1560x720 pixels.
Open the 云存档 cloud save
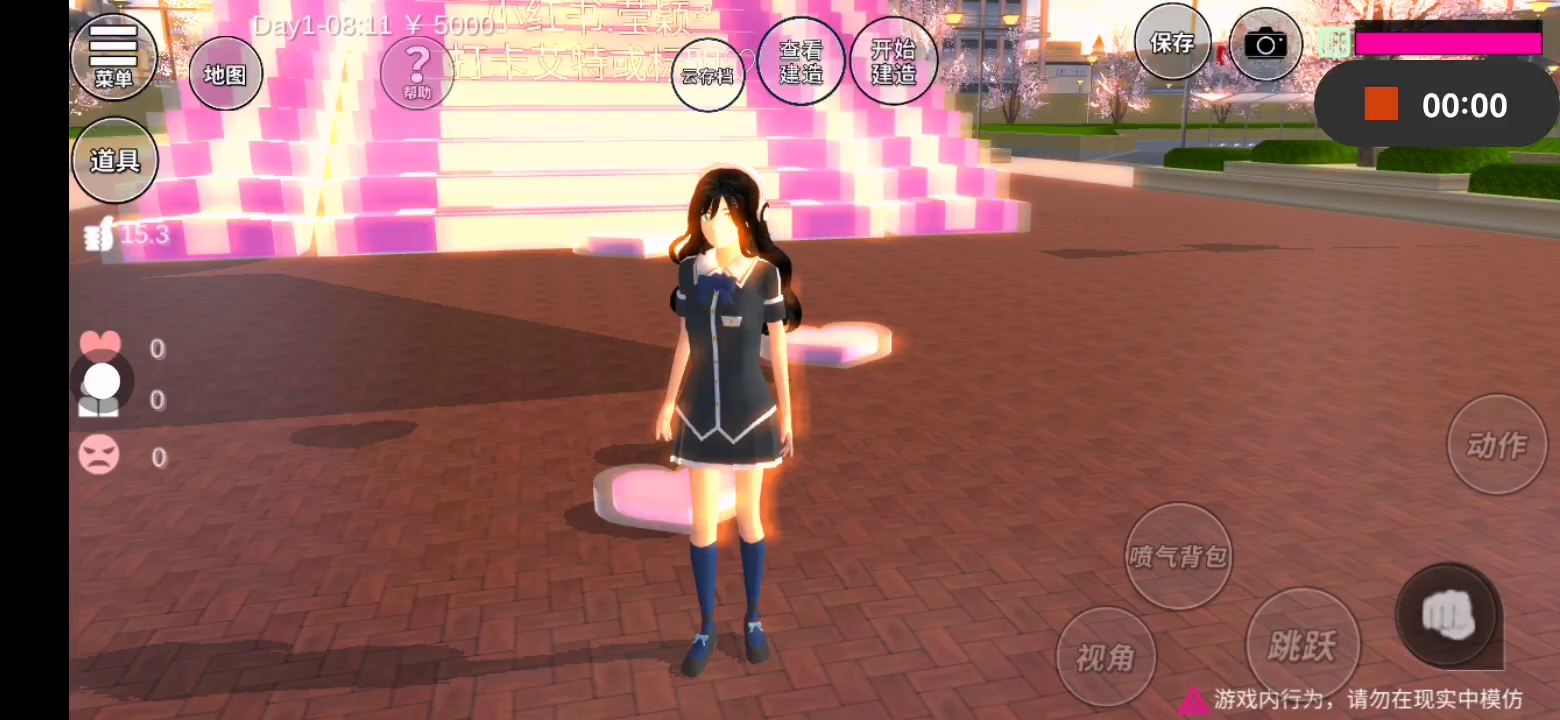pyautogui.click(x=708, y=75)
